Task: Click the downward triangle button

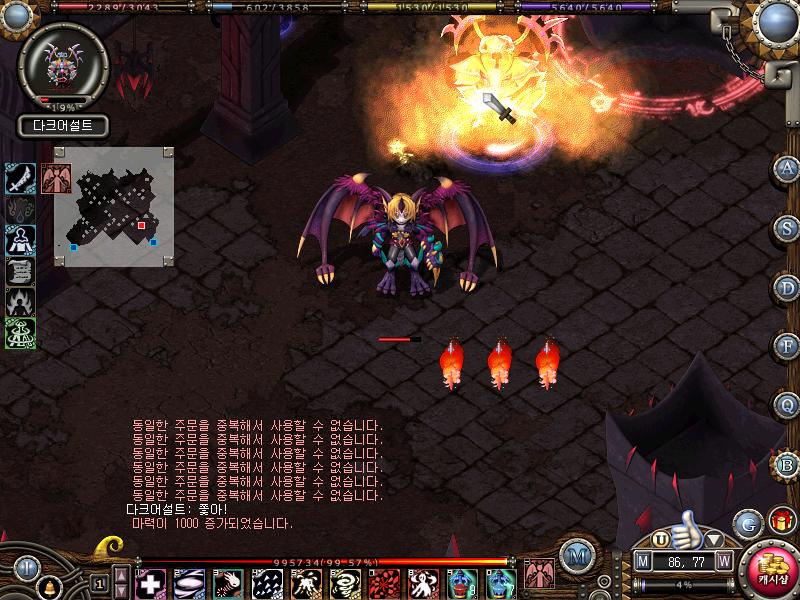Action: (714, 542)
